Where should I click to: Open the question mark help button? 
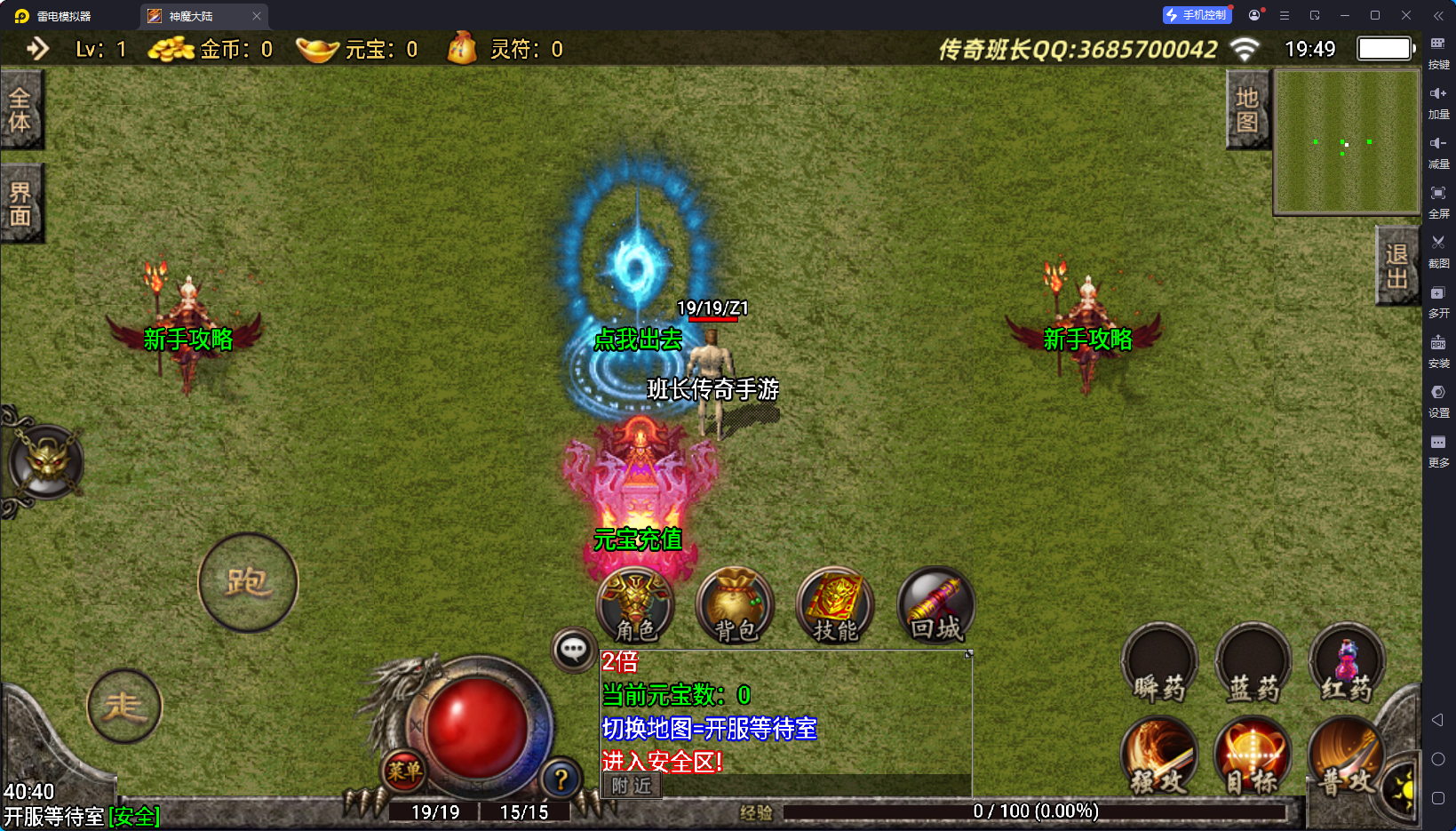click(561, 779)
